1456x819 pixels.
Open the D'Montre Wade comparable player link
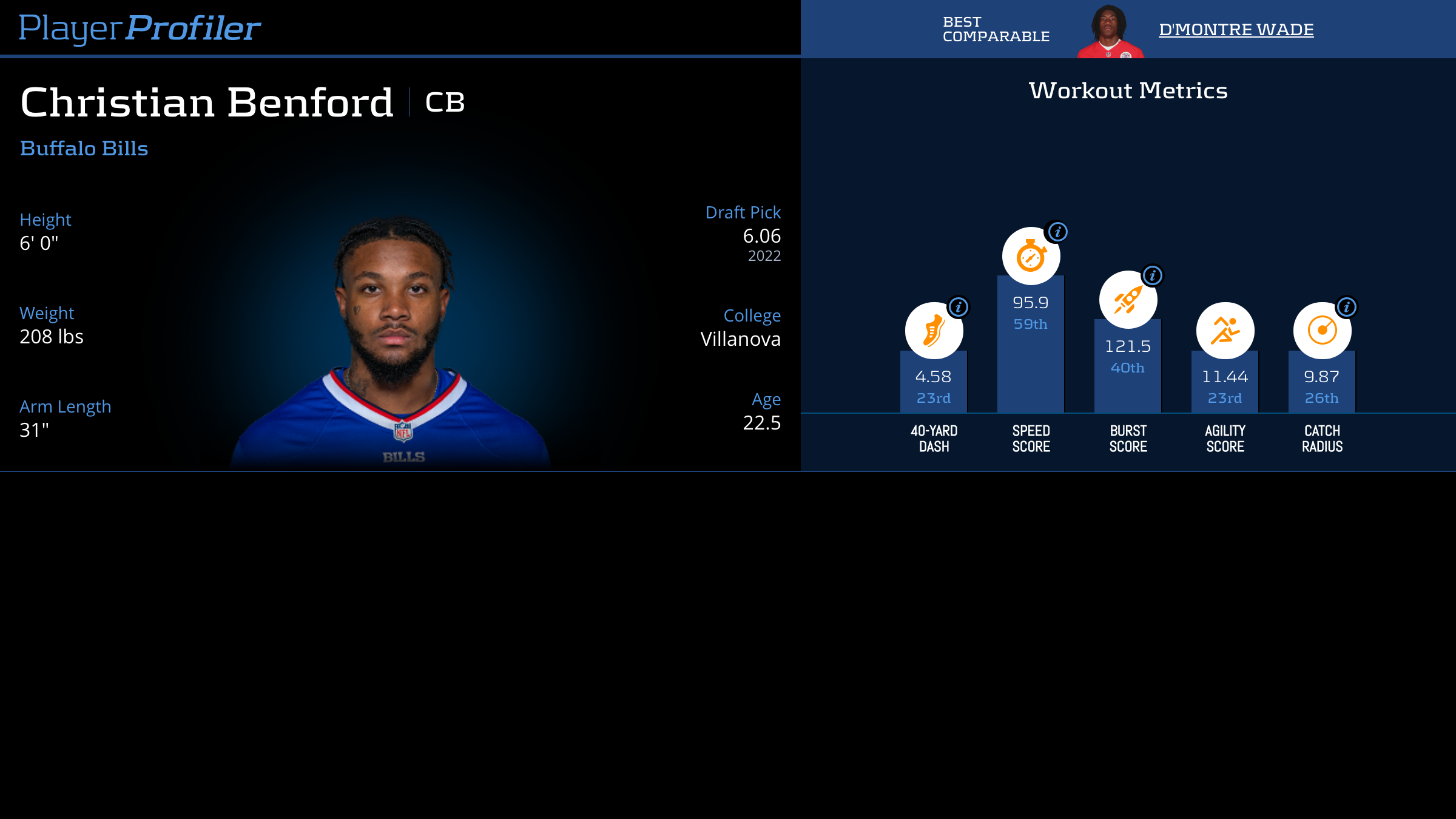pyautogui.click(x=1236, y=30)
